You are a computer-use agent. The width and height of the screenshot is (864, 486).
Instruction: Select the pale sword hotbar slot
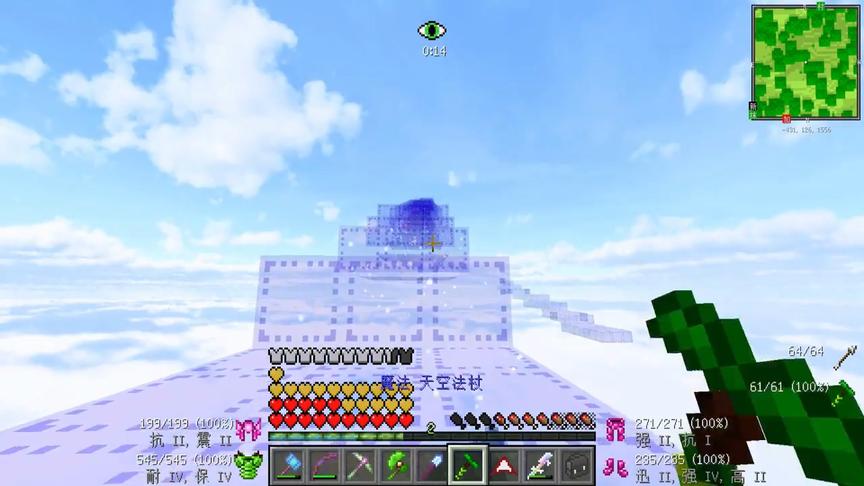540,466
